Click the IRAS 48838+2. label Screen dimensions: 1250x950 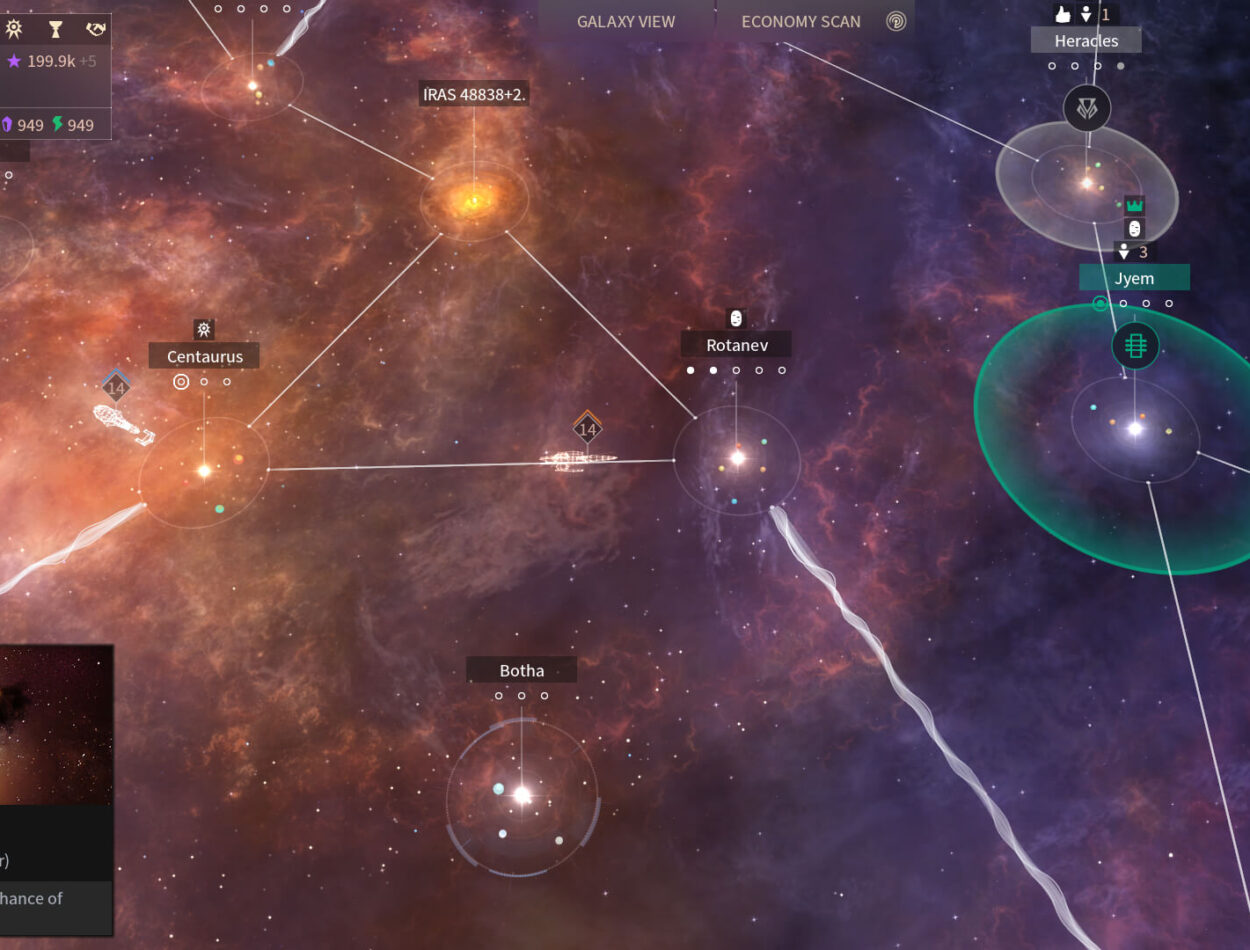point(474,95)
